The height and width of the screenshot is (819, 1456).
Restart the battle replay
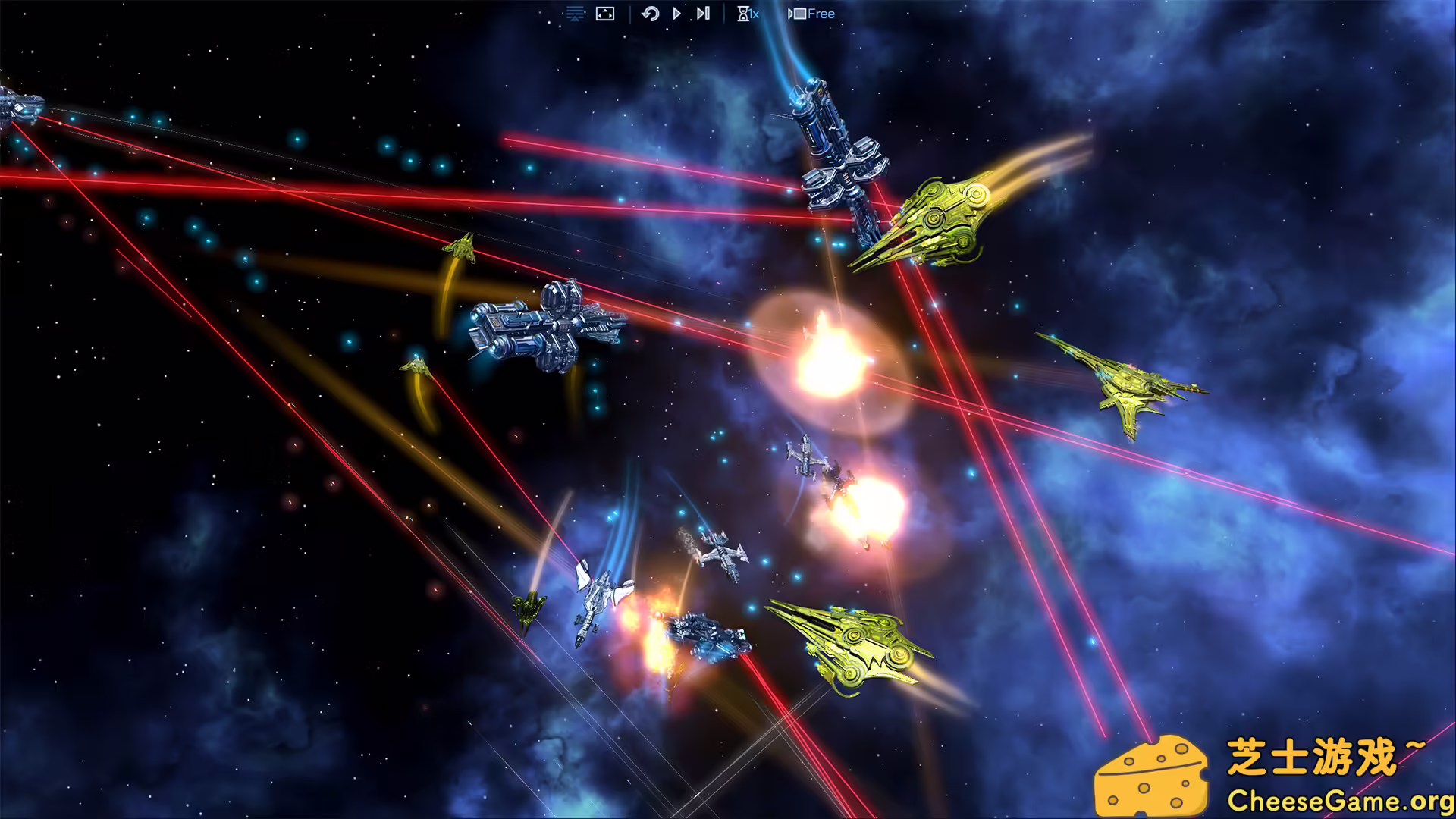coord(651,13)
